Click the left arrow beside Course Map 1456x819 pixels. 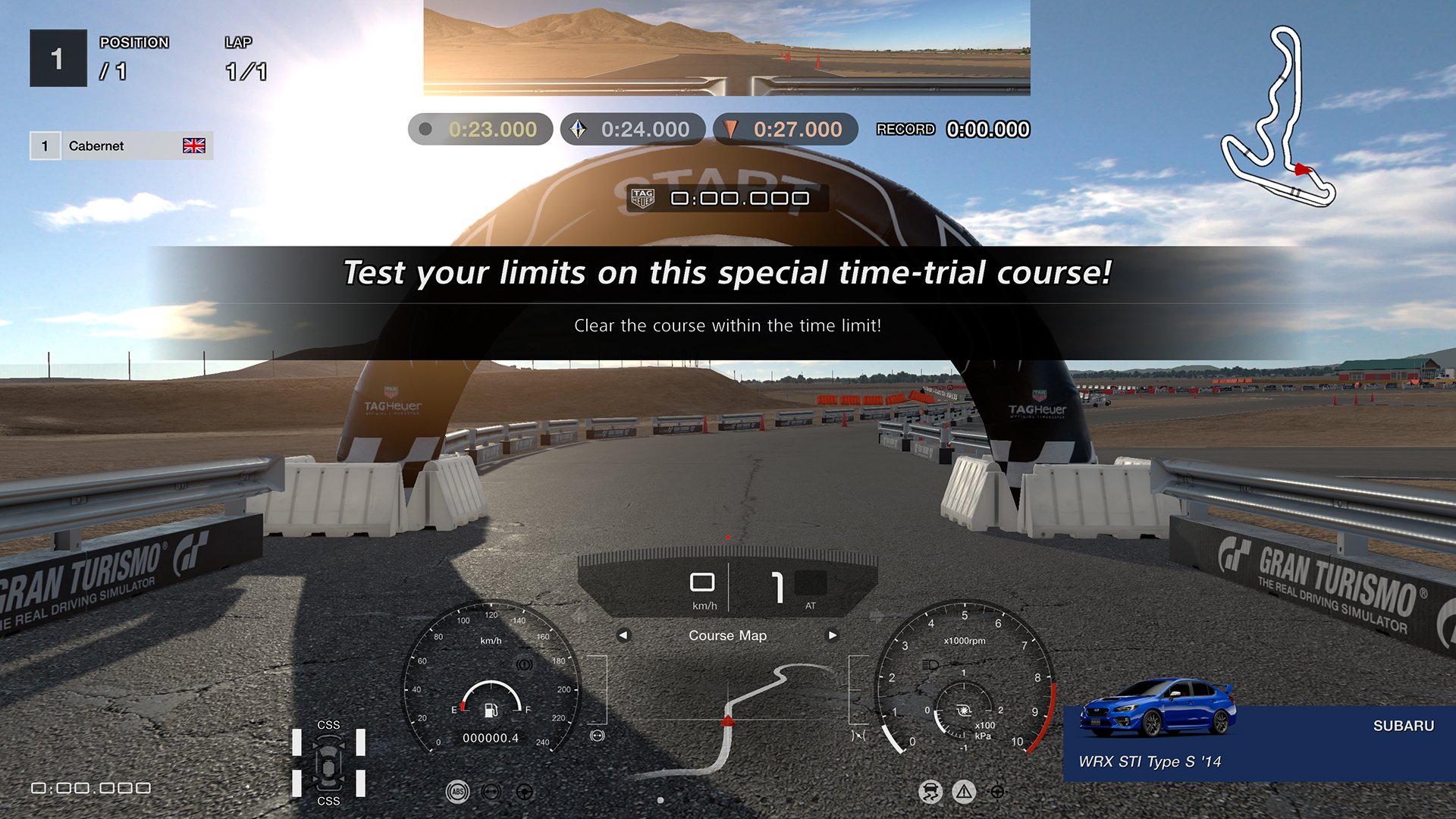click(x=623, y=635)
